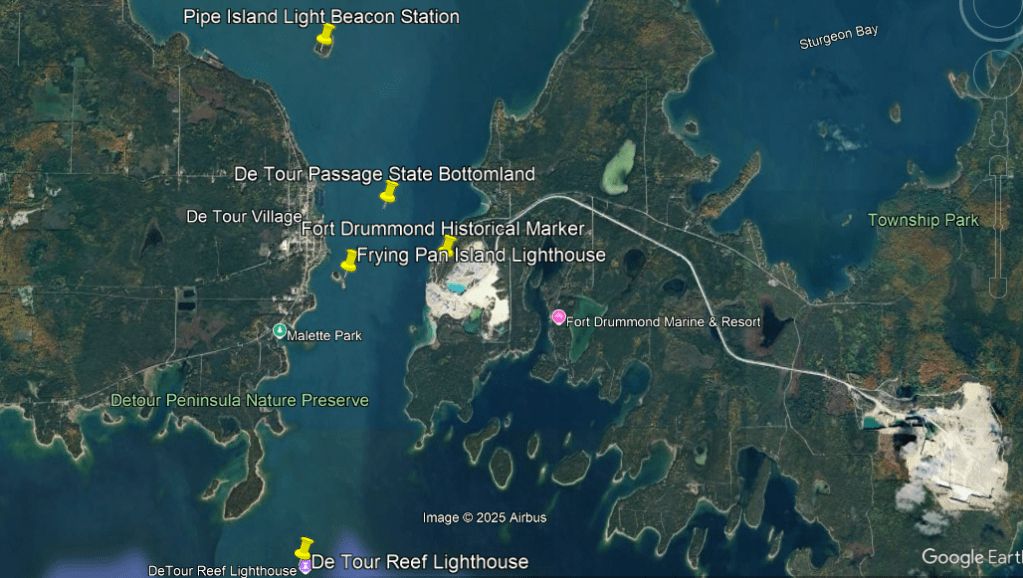Select the Frying Pan Island Lighthouse pushpin
1023x578 pixels.
[x=349, y=260]
